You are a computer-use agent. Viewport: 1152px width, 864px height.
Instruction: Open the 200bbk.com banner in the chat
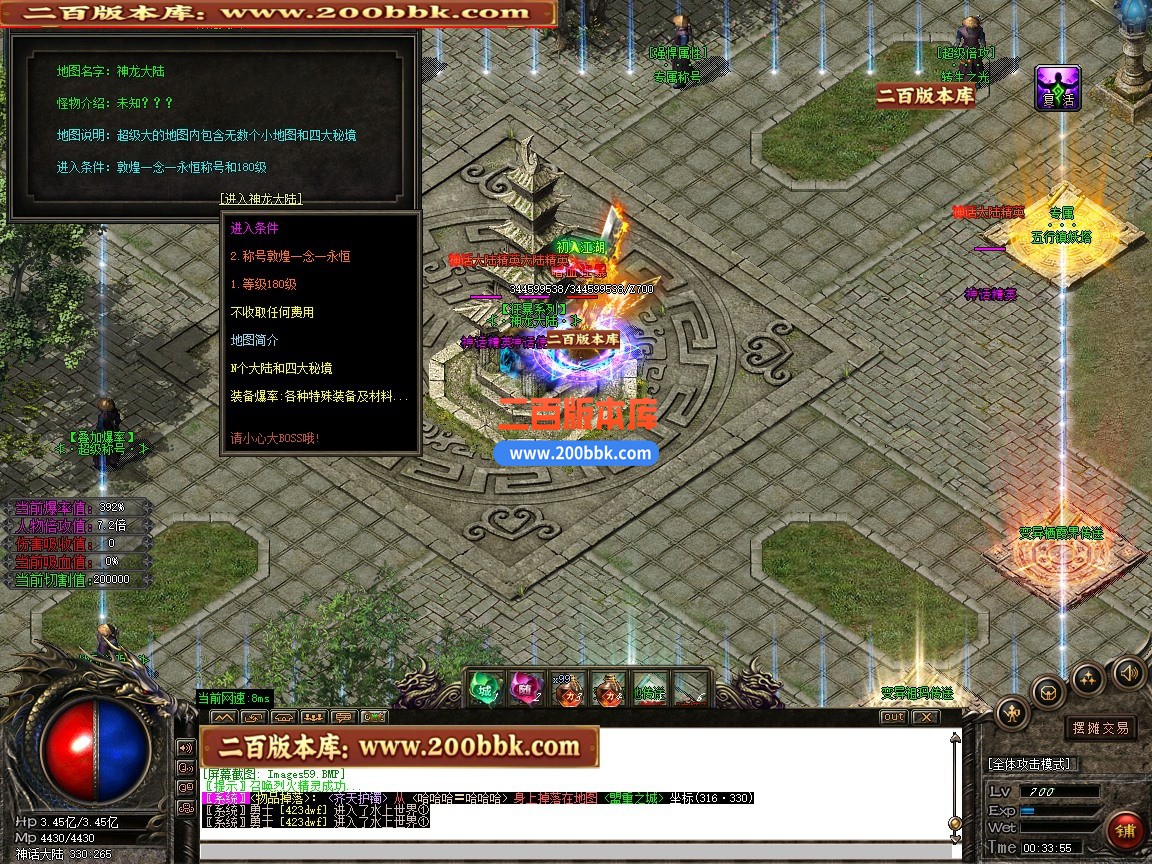point(399,747)
